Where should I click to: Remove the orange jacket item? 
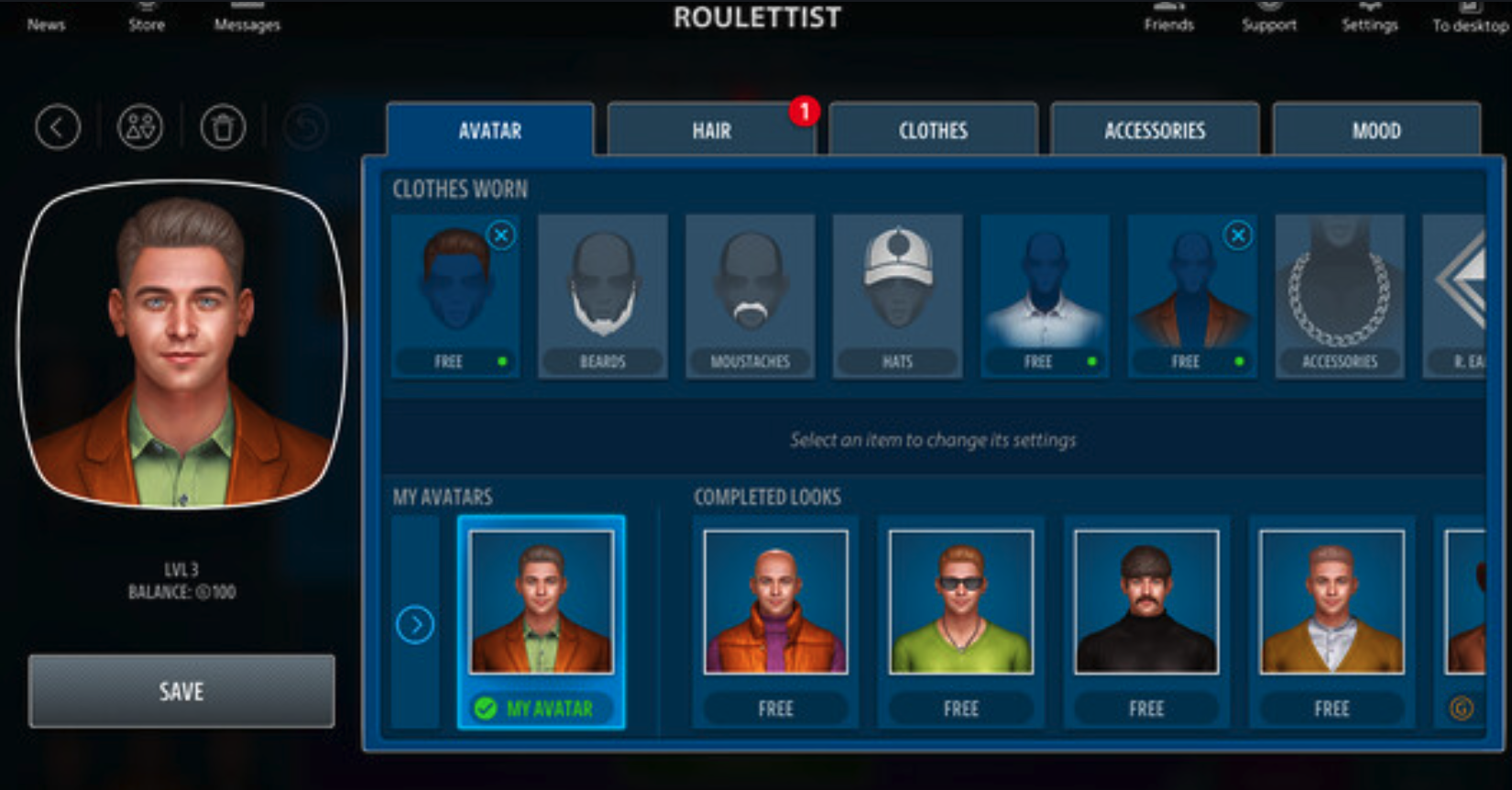[x=1238, y=236]
